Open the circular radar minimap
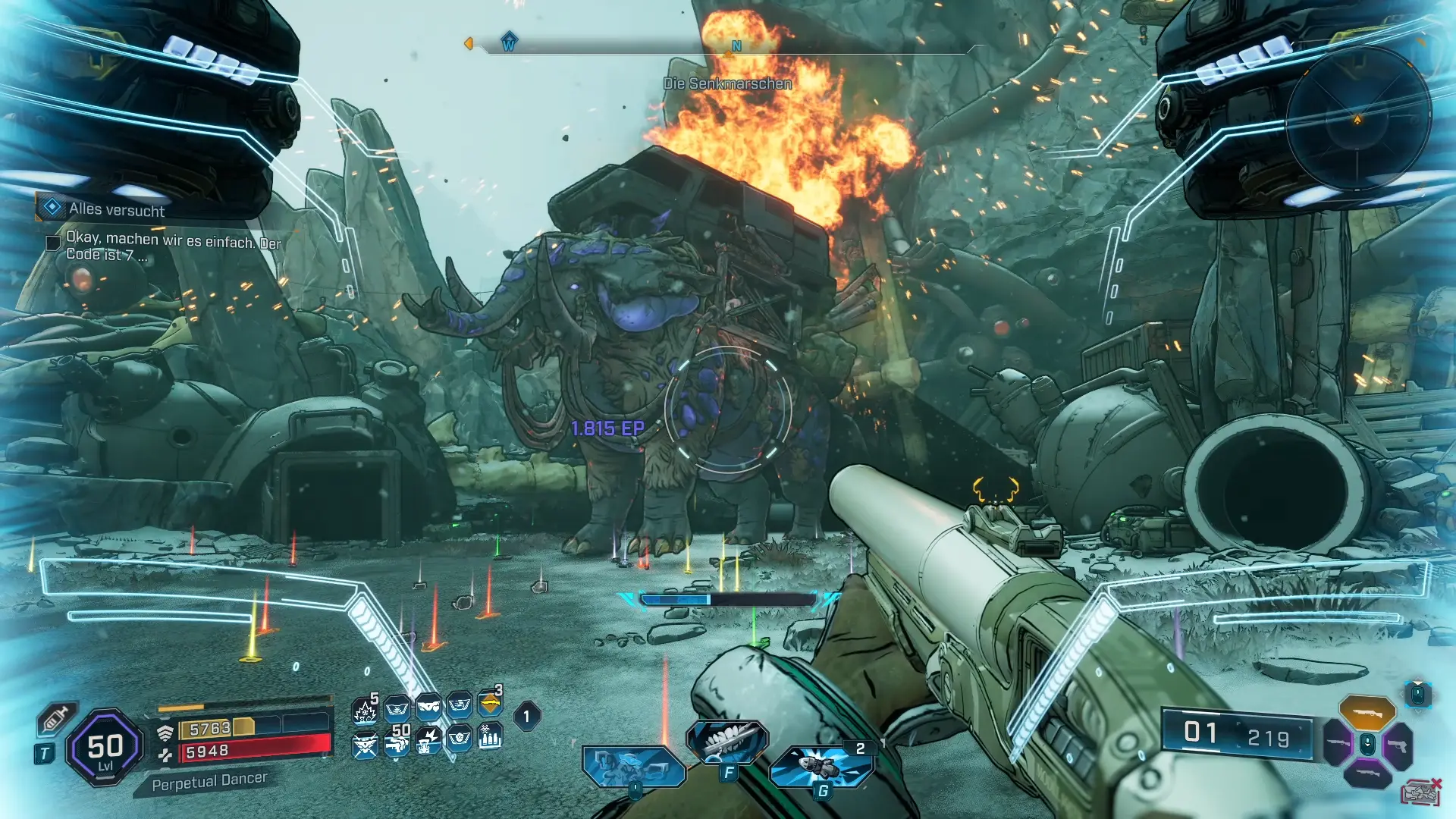Image resolution: width=1456 pixels, height=819 pixels. (1357, 119)
